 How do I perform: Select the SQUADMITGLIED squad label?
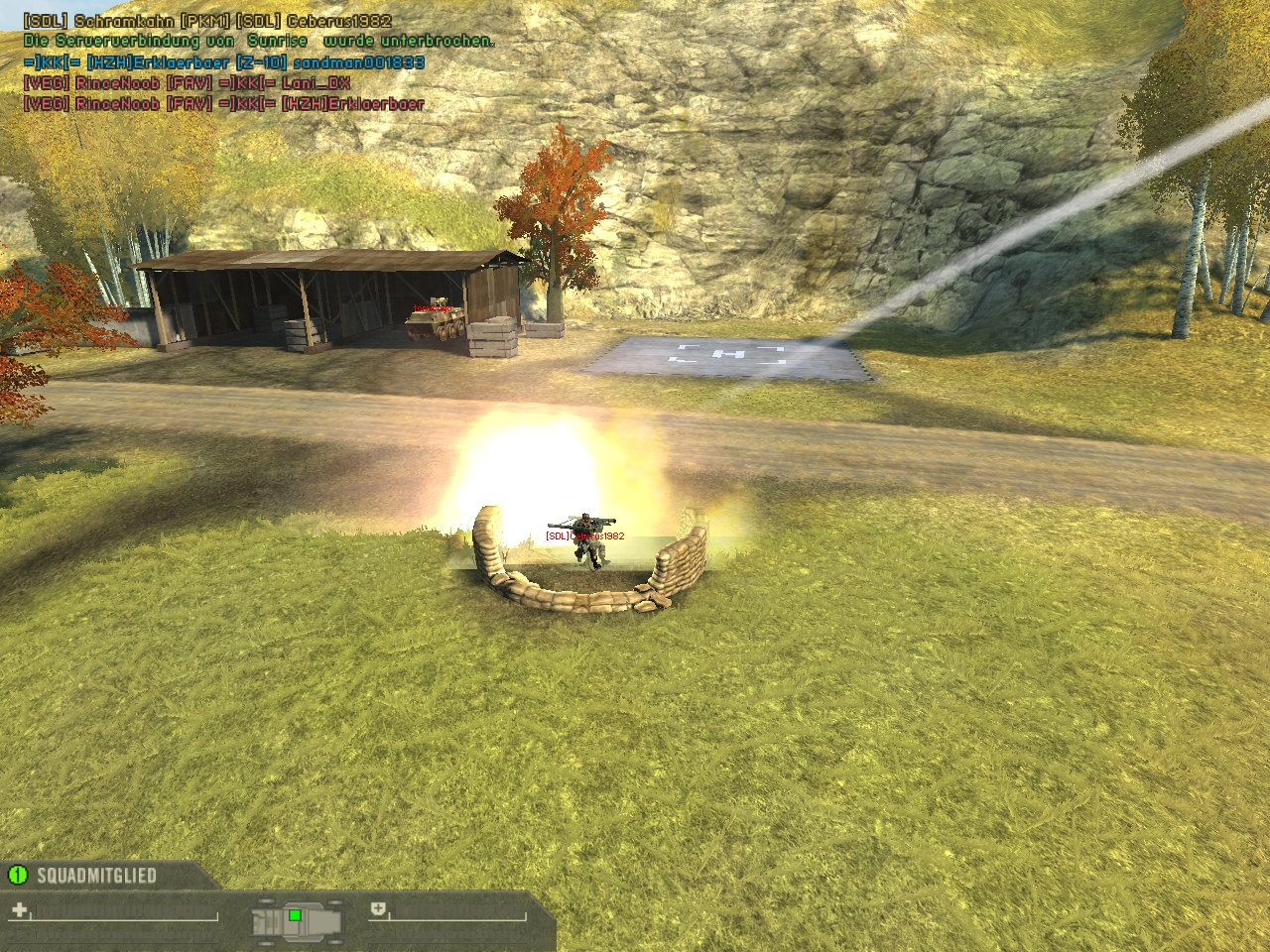96,876
